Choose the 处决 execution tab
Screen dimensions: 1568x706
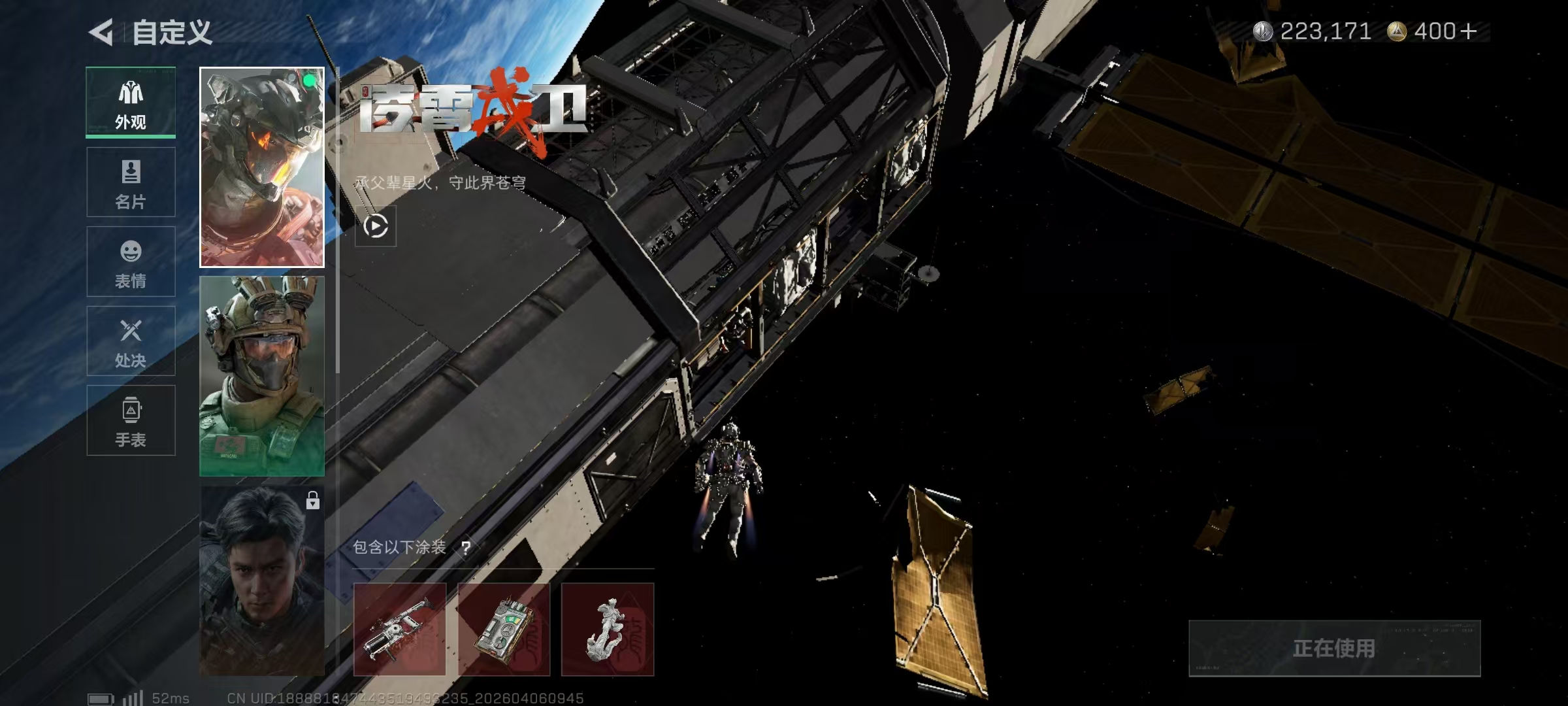click(131, 341)
